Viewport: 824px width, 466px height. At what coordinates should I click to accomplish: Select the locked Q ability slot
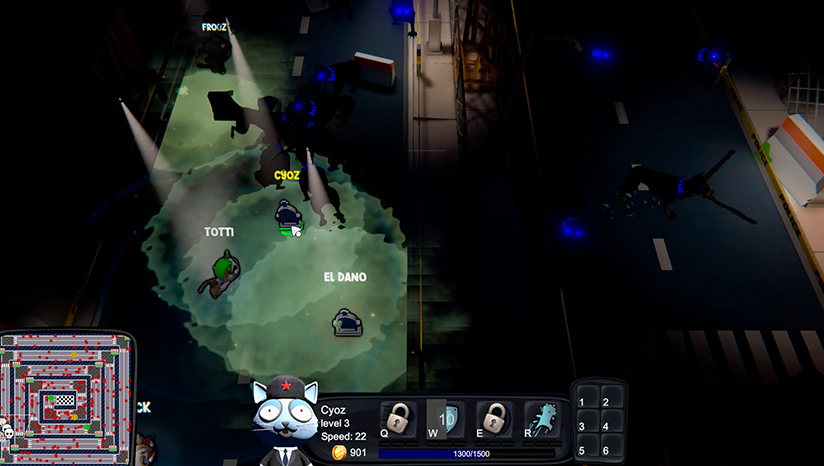point(398,418)
